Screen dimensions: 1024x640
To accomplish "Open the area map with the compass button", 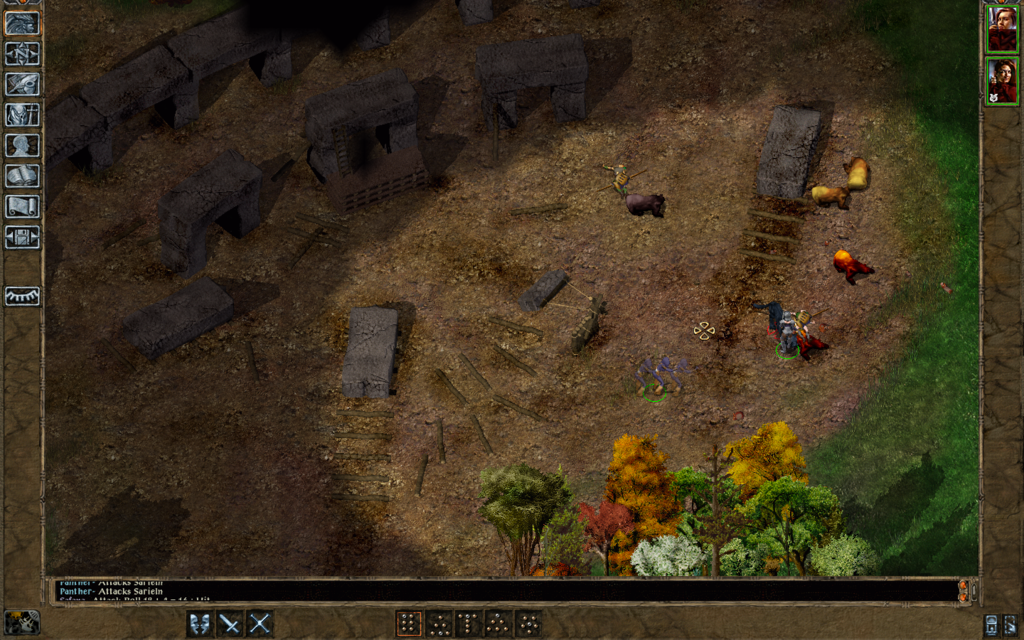I will (22, 53).
